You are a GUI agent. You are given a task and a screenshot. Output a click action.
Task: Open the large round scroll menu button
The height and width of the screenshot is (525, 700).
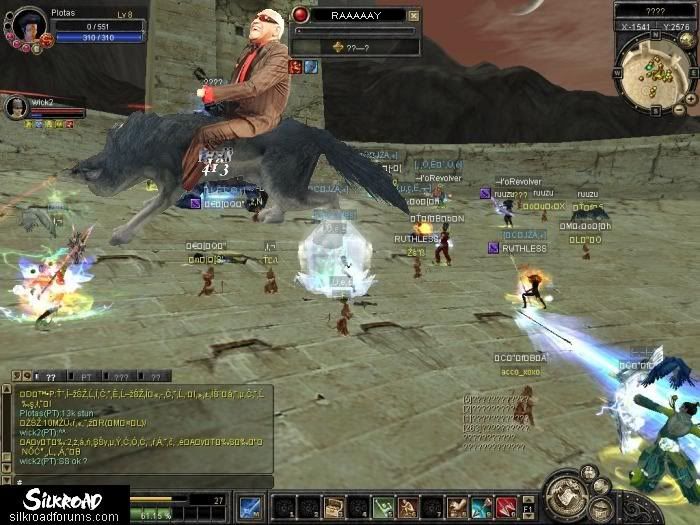click(567, 495)
